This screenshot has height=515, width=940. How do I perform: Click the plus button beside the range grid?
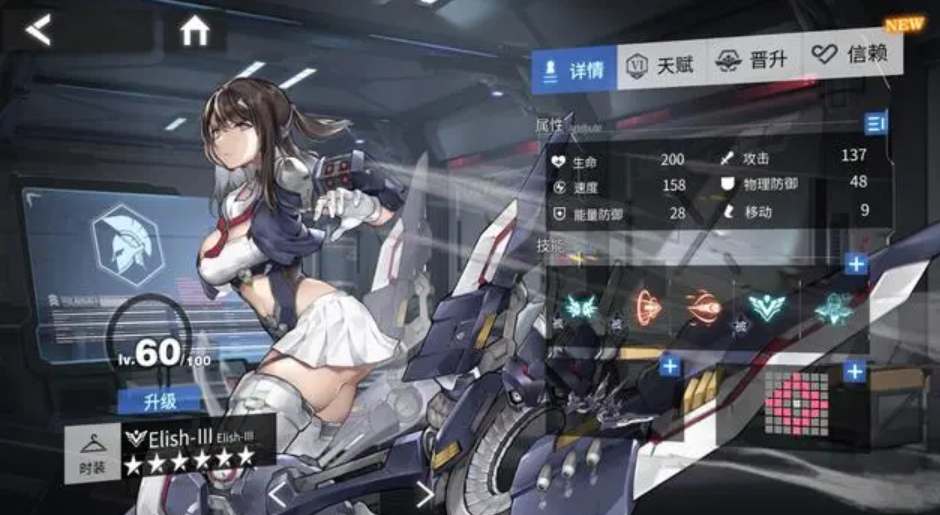pyautogui.click(x=854, y=372)
